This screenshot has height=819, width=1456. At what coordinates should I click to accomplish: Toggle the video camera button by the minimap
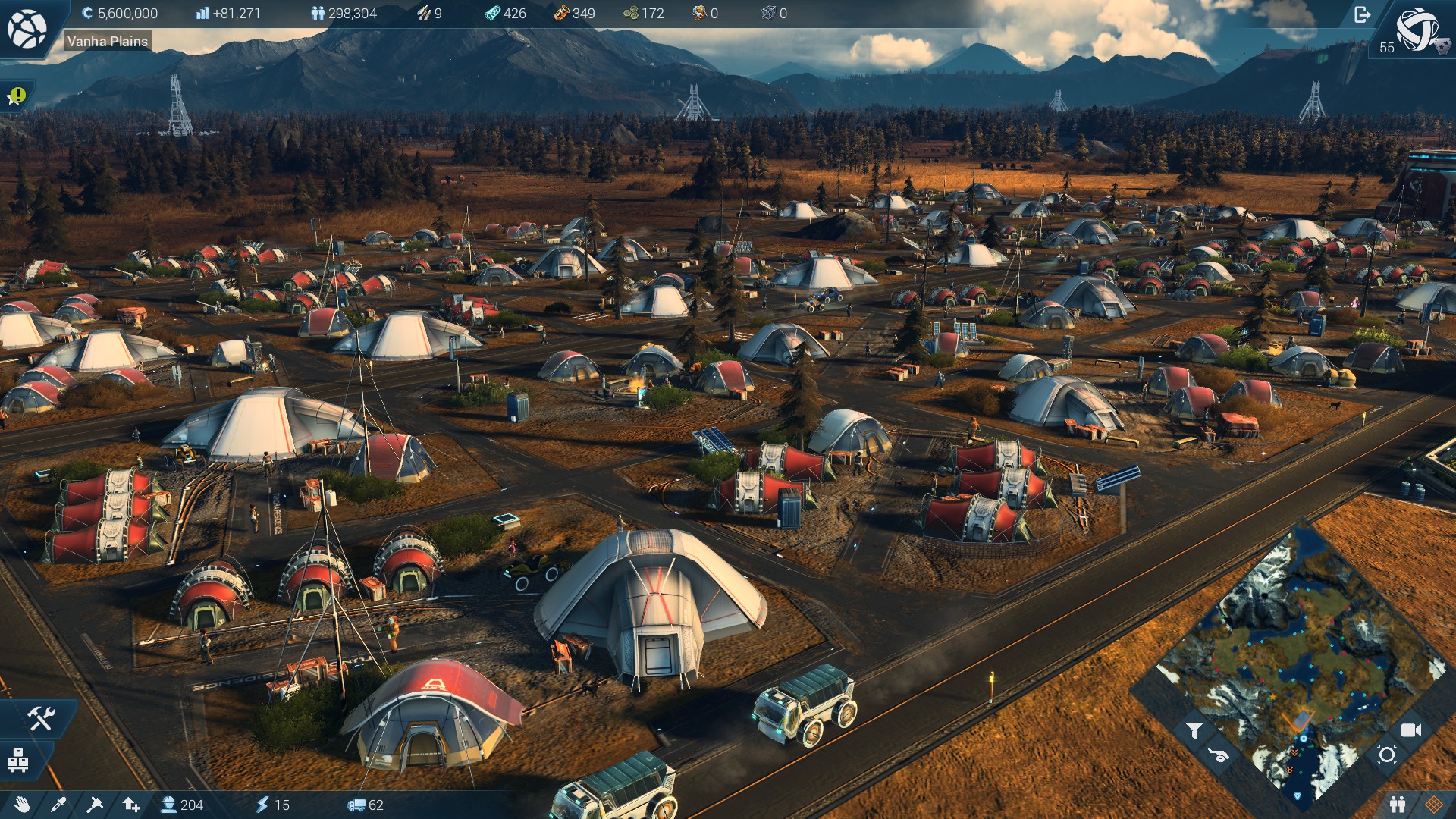click(x=1410, y=730)
